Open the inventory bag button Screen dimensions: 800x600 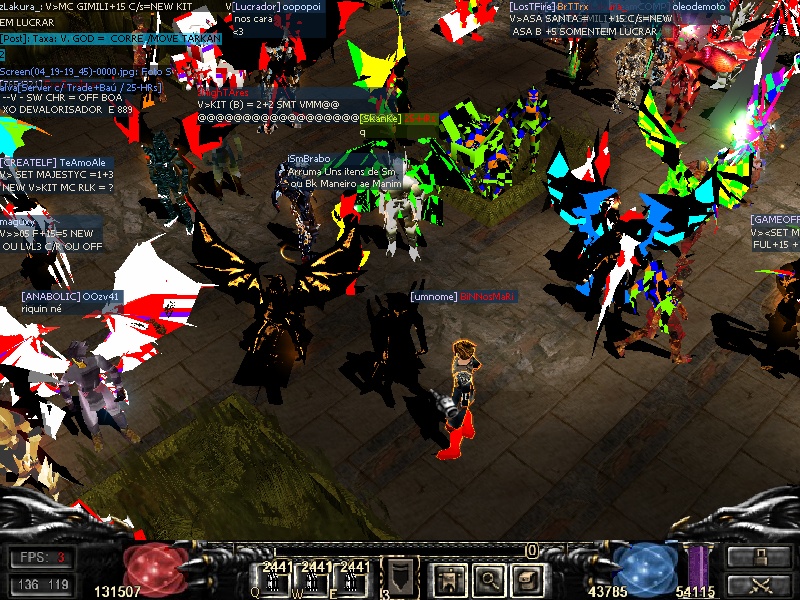pyautogui.click(x=527, y=577)
